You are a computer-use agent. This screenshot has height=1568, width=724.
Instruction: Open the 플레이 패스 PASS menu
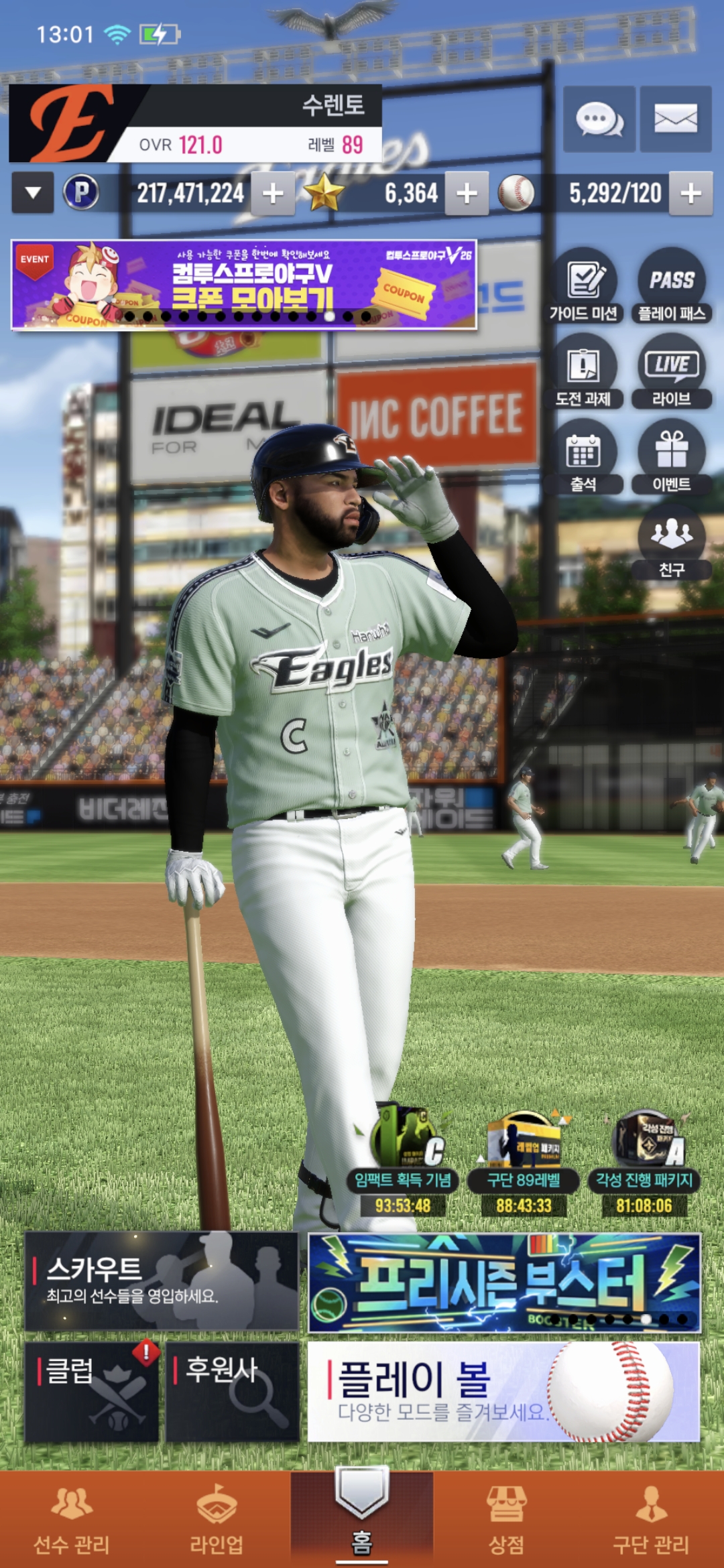point(672,285)
